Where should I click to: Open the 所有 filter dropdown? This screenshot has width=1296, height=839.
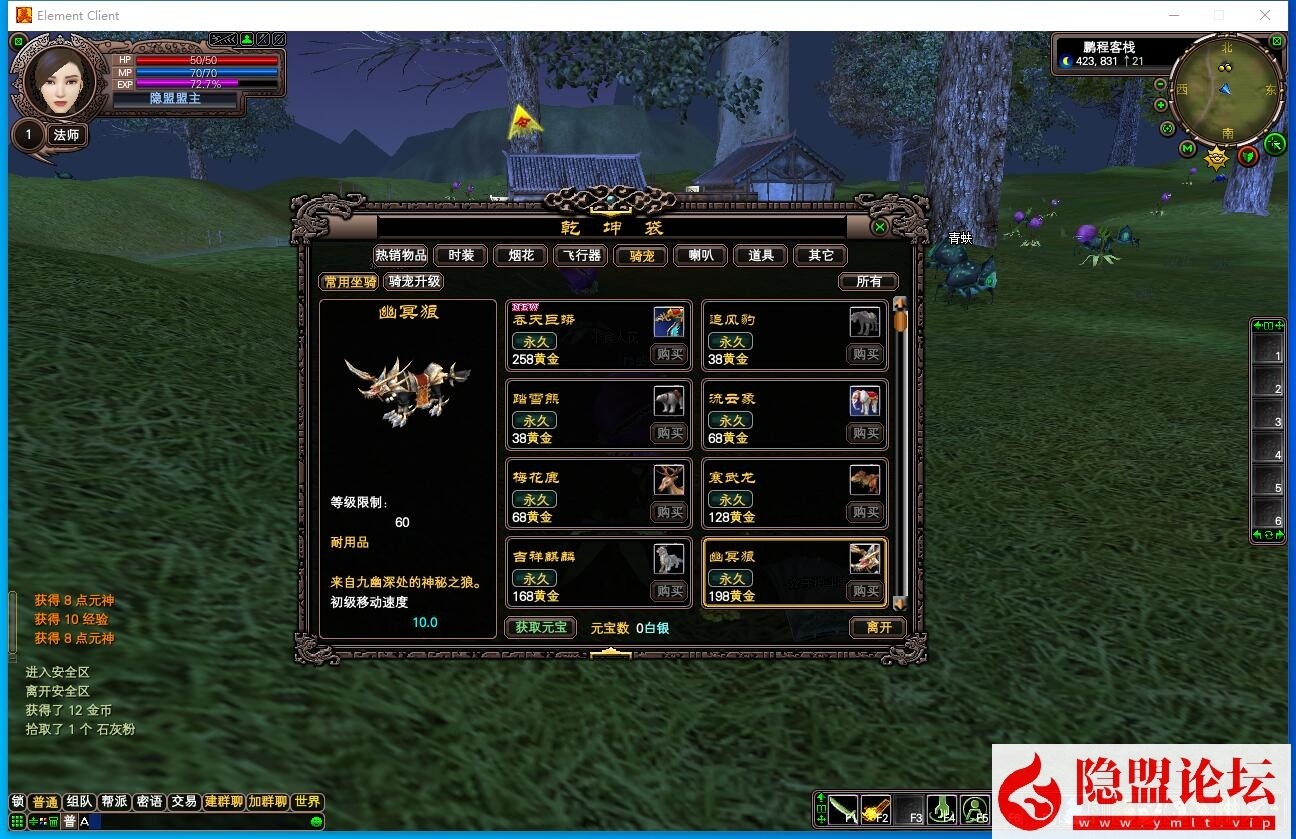tap(868, 281)
